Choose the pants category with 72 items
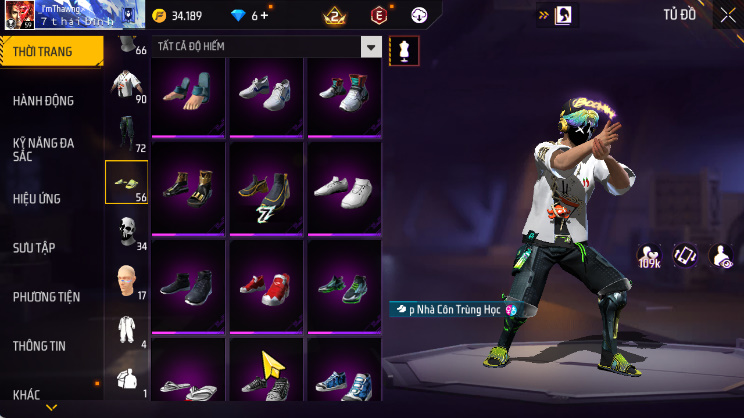This screenshot has width=744, height=418. (x=127, y=133)
